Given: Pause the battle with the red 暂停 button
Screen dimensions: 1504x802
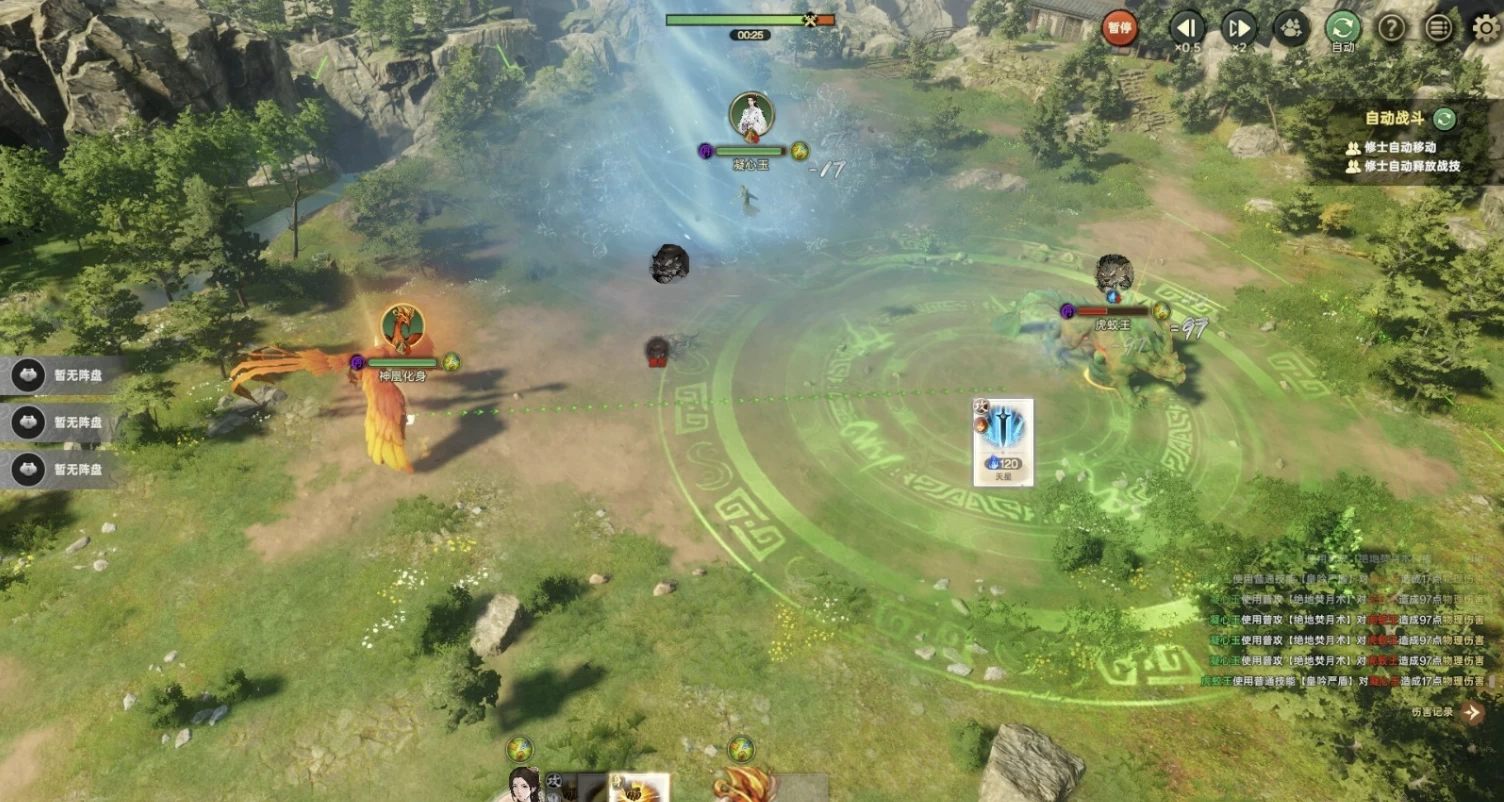Looking at the screenshot, I should coord(1120,27).
